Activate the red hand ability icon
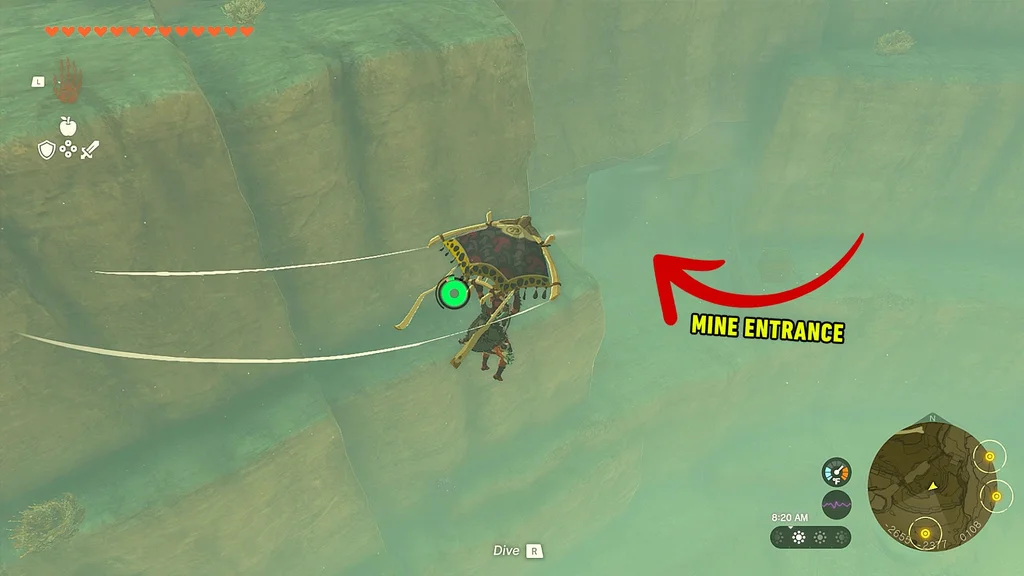Viewport: 1024px width, 576px height. (68, 80)
